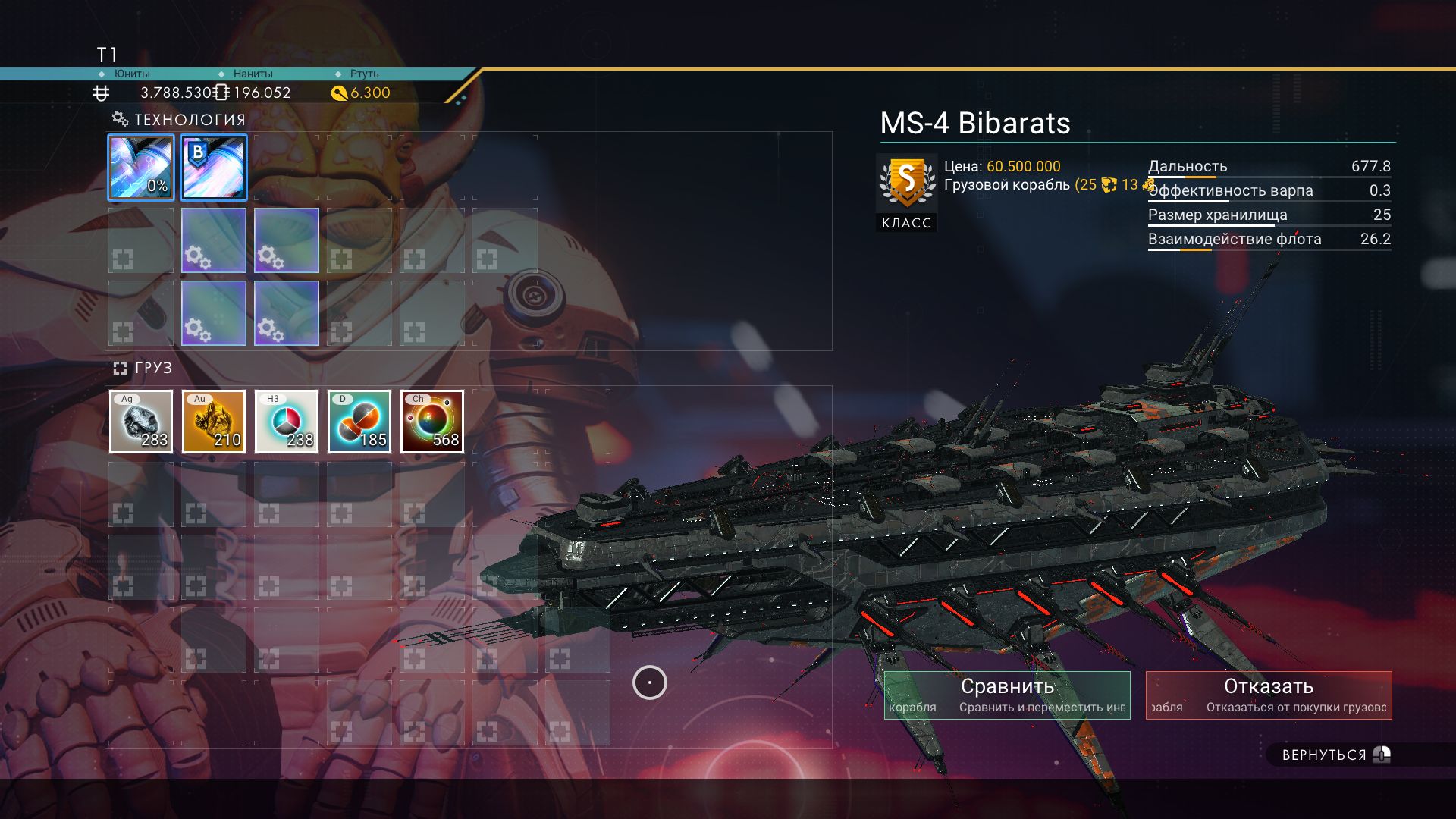Go back with the Вернуться control
The image size is (1456, 819).
tap(1335, 755)
